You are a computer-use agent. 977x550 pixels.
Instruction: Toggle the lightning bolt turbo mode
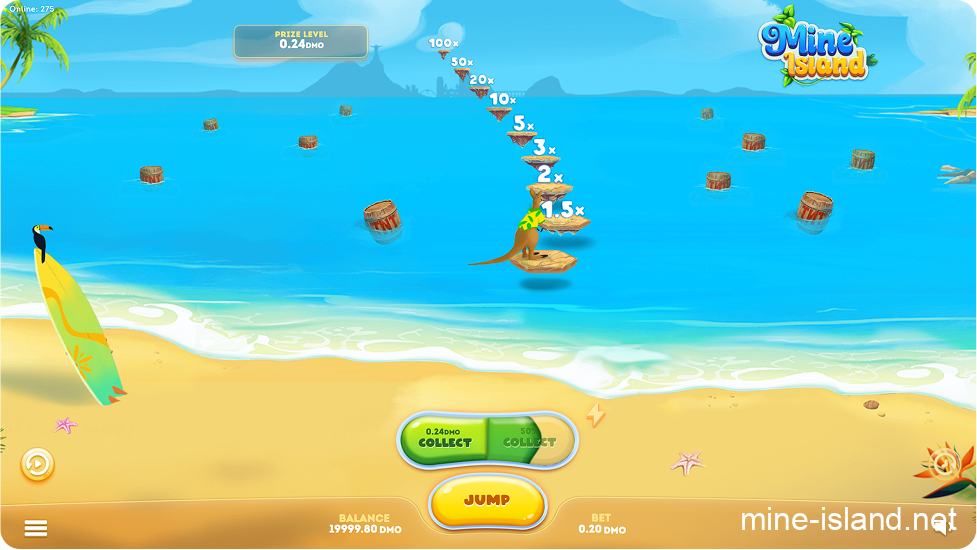pos(596,415)
